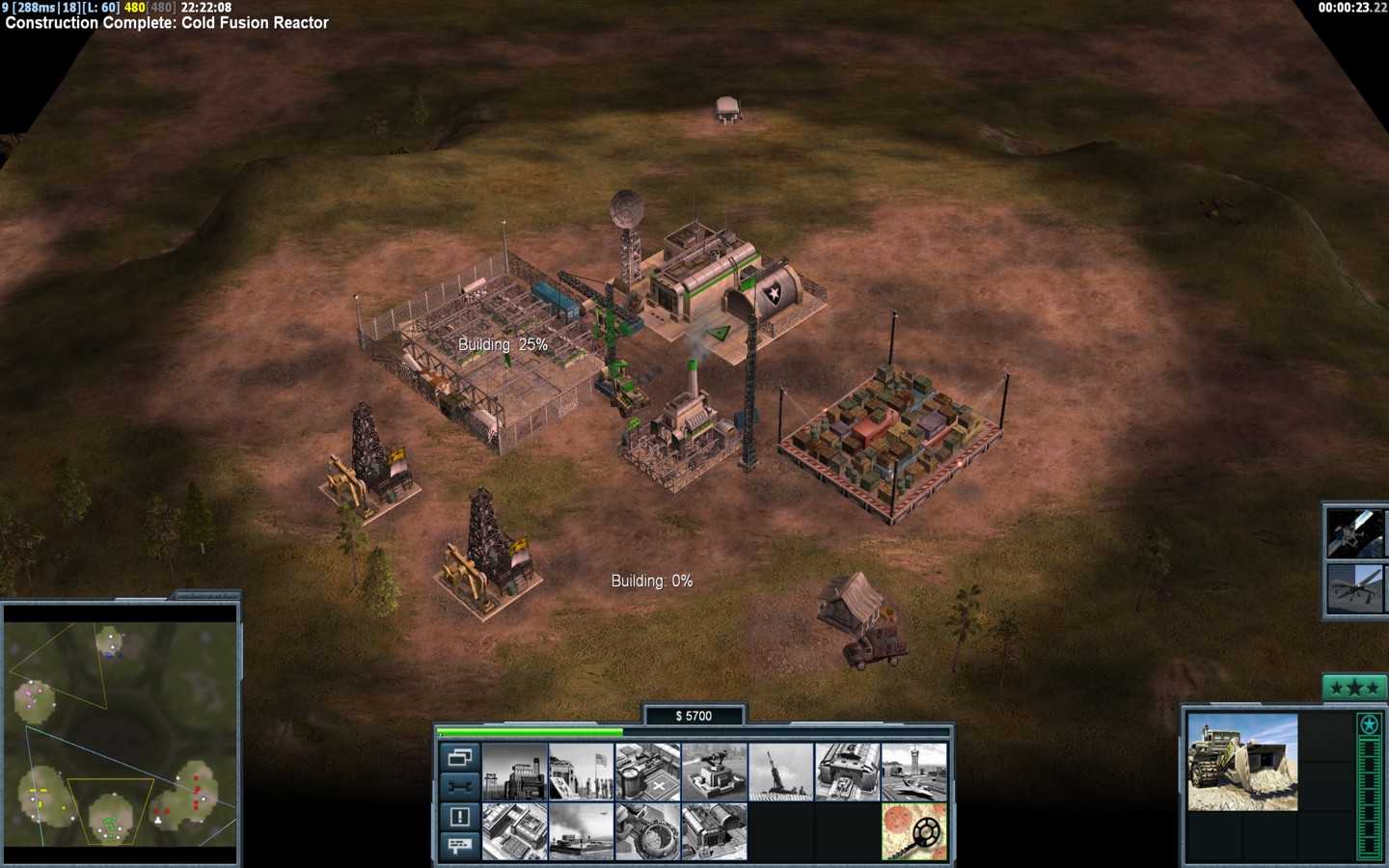Click the overlapping windows options button

click(459, 758)
